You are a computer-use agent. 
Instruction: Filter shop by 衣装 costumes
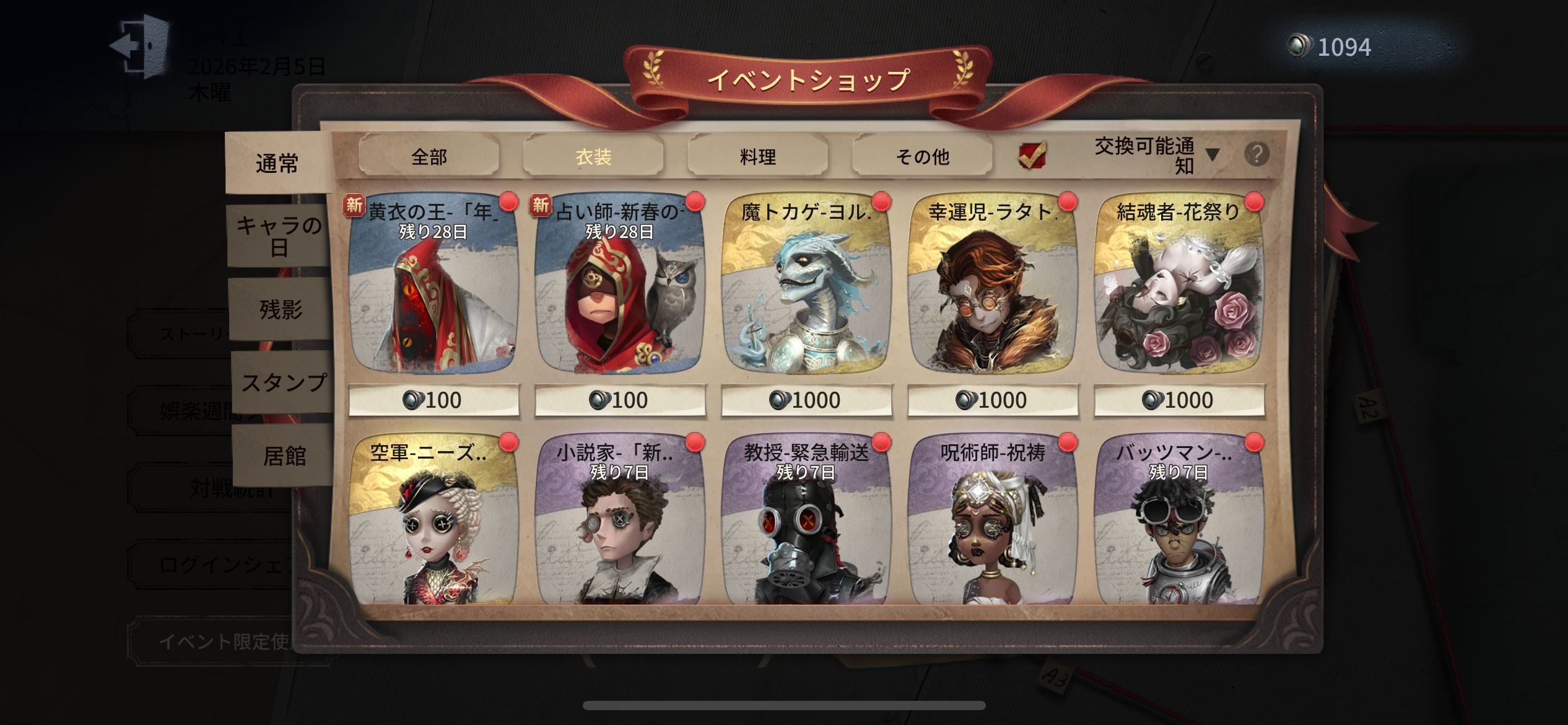[593, 156]
